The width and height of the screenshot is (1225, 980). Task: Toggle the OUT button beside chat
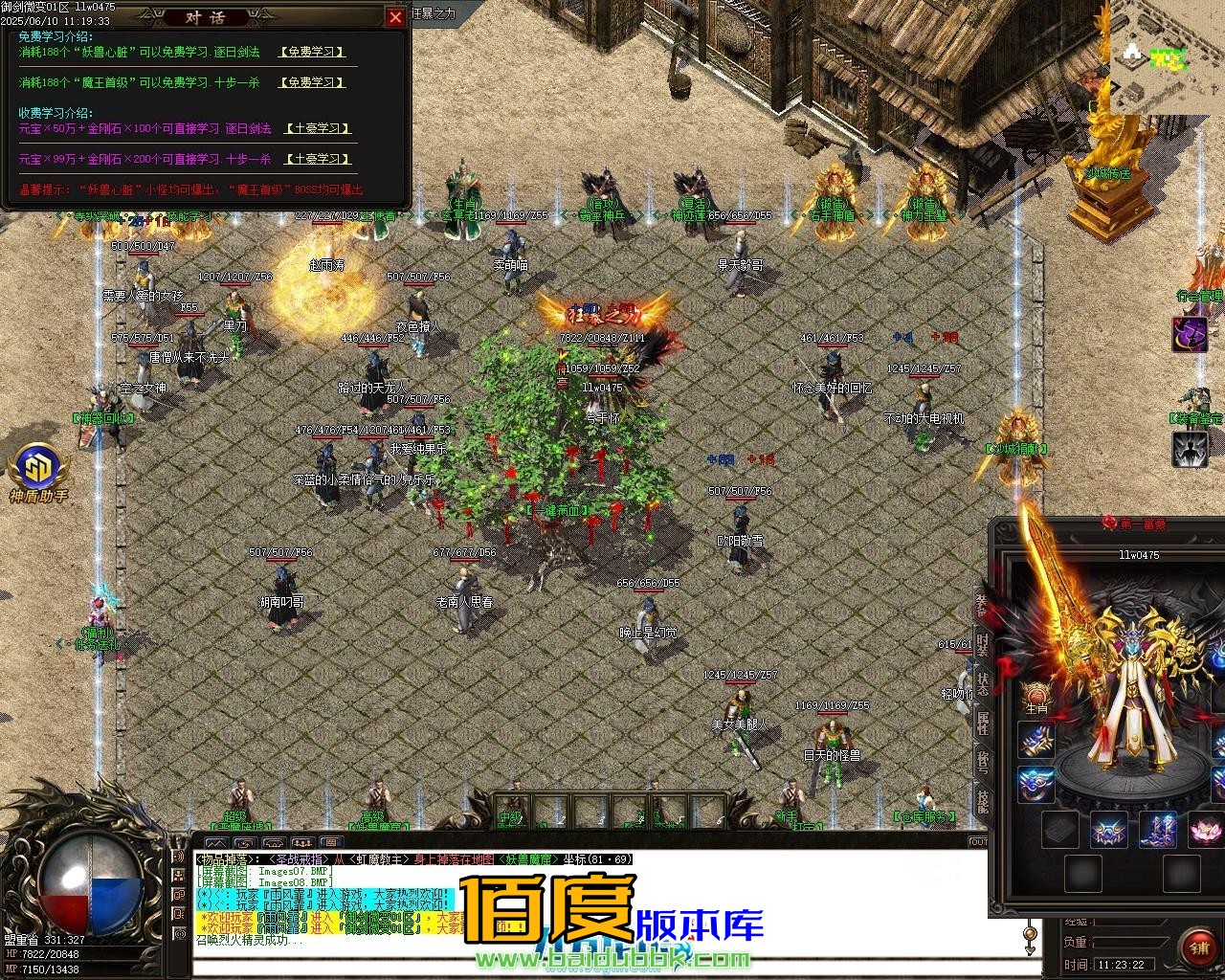pos(979,843)
